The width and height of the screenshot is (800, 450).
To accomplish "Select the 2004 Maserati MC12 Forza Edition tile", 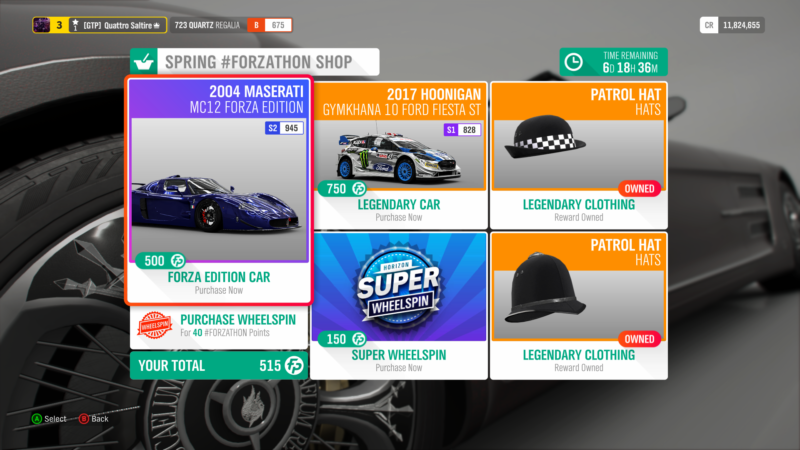I will point(219,190).
